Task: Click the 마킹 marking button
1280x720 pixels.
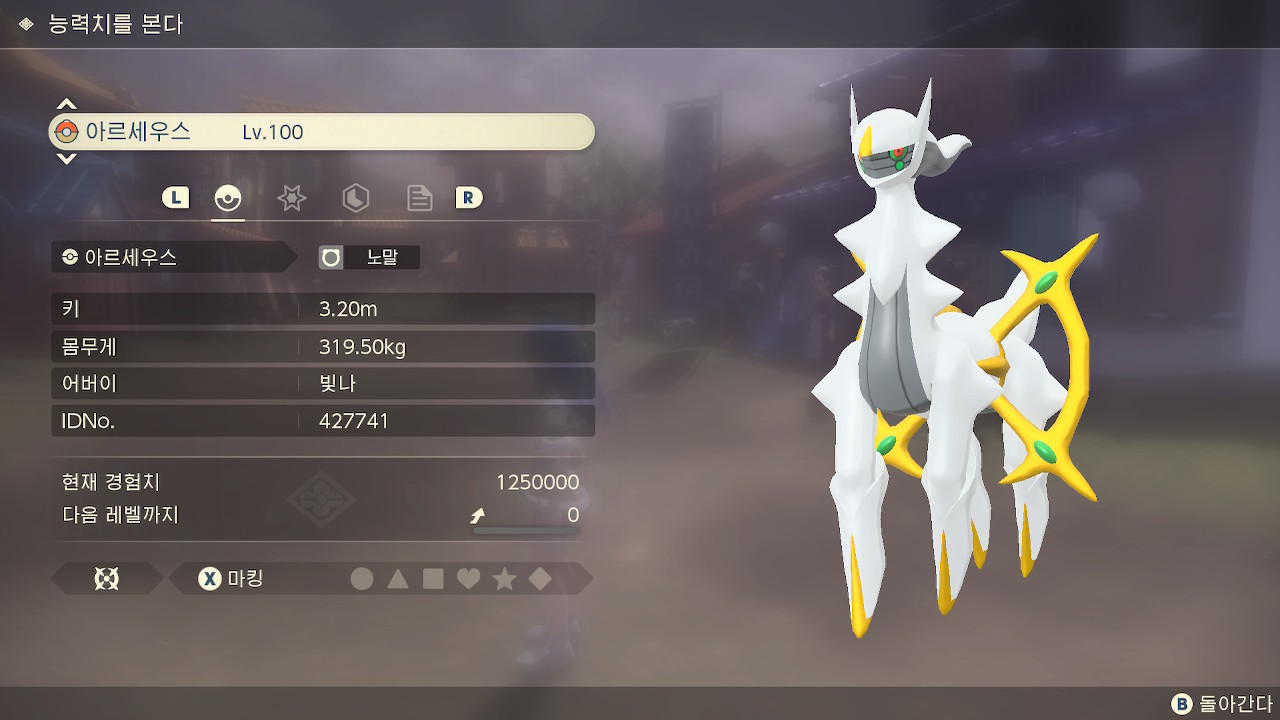Action: (232, 579)
